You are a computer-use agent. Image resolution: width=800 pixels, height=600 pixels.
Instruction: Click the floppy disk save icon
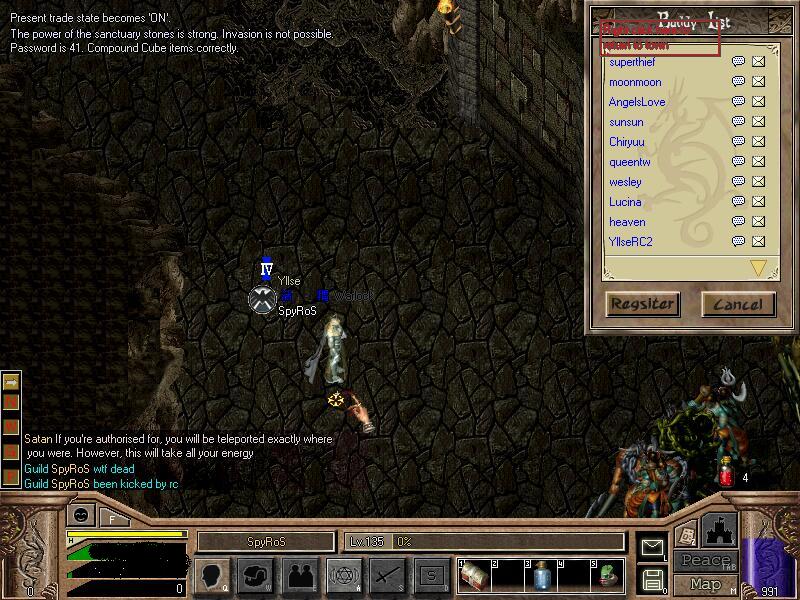tap(652, 579)
